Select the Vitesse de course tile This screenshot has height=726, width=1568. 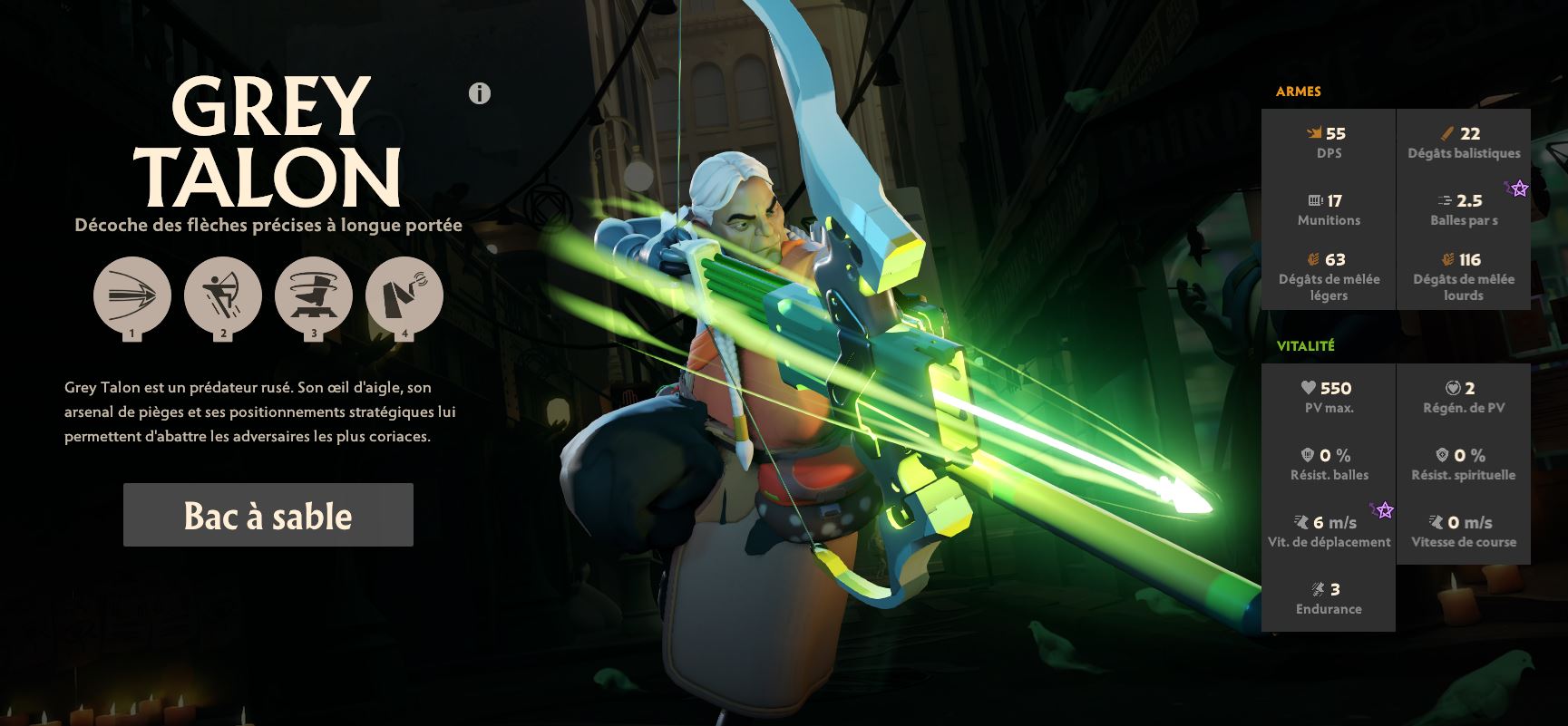[x=1463, y=531]
